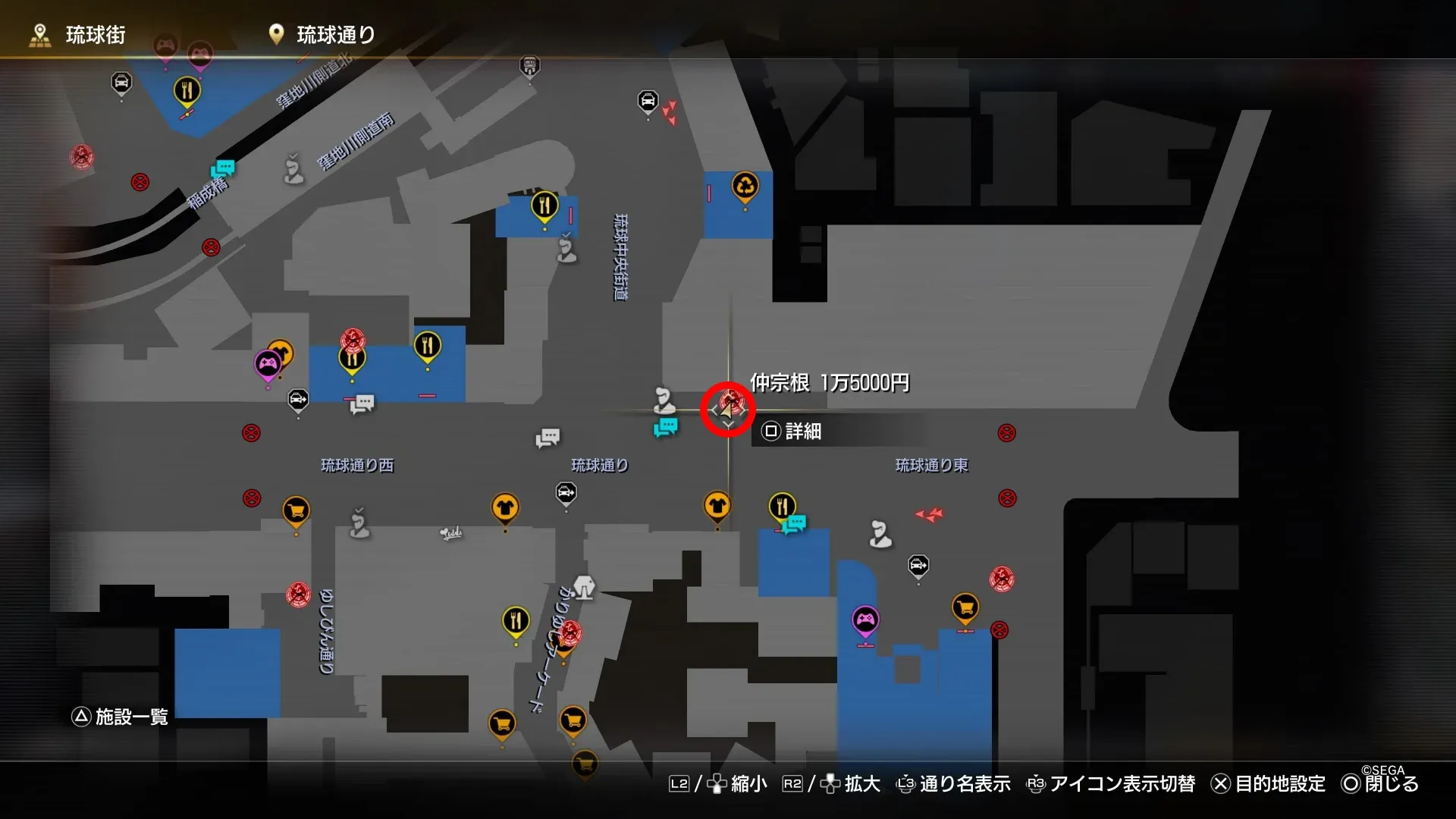Set destination using 目的地設定
The image size is (1456, 819).
[x=1282, y=784]
